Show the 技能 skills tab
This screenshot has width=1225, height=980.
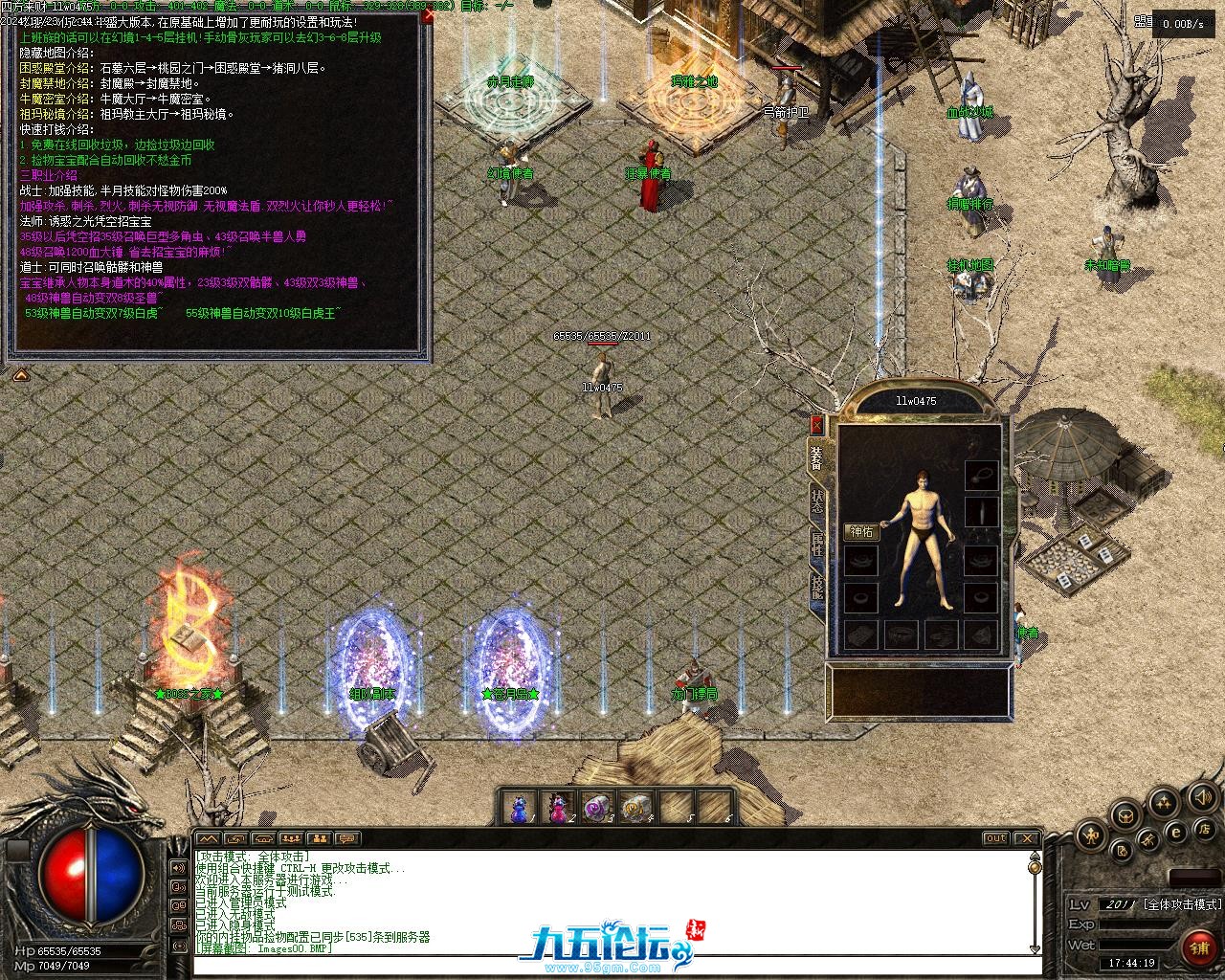pos(817,586)
